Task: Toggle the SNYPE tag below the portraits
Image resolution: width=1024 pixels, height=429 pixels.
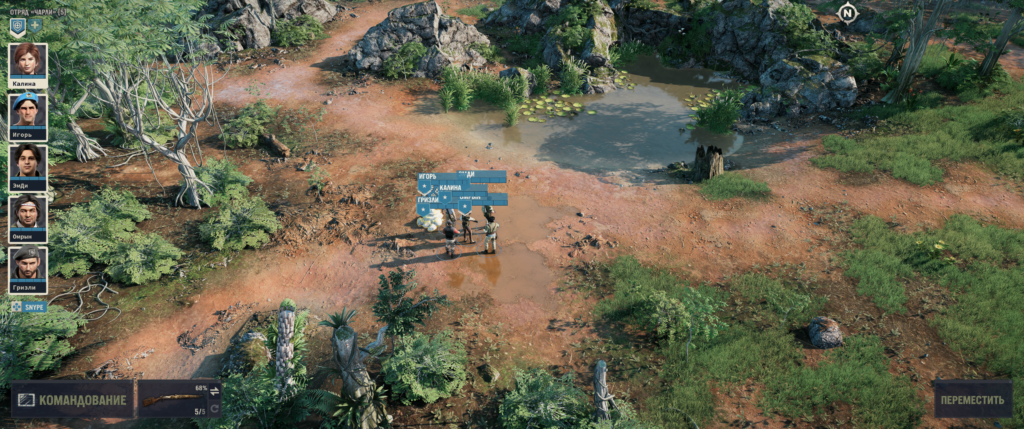Action: 29,306
